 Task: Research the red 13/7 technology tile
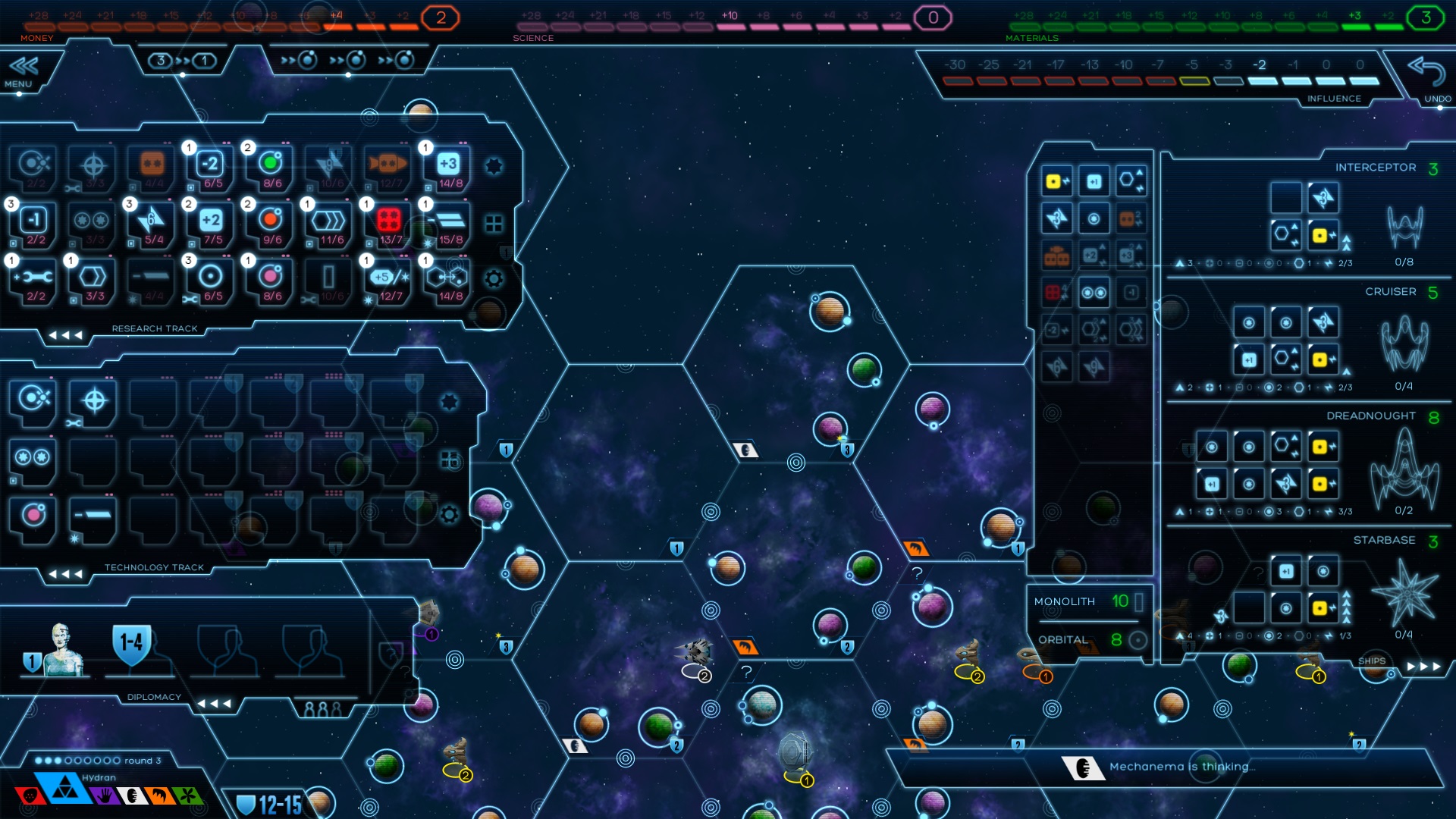tap(389, 224)
